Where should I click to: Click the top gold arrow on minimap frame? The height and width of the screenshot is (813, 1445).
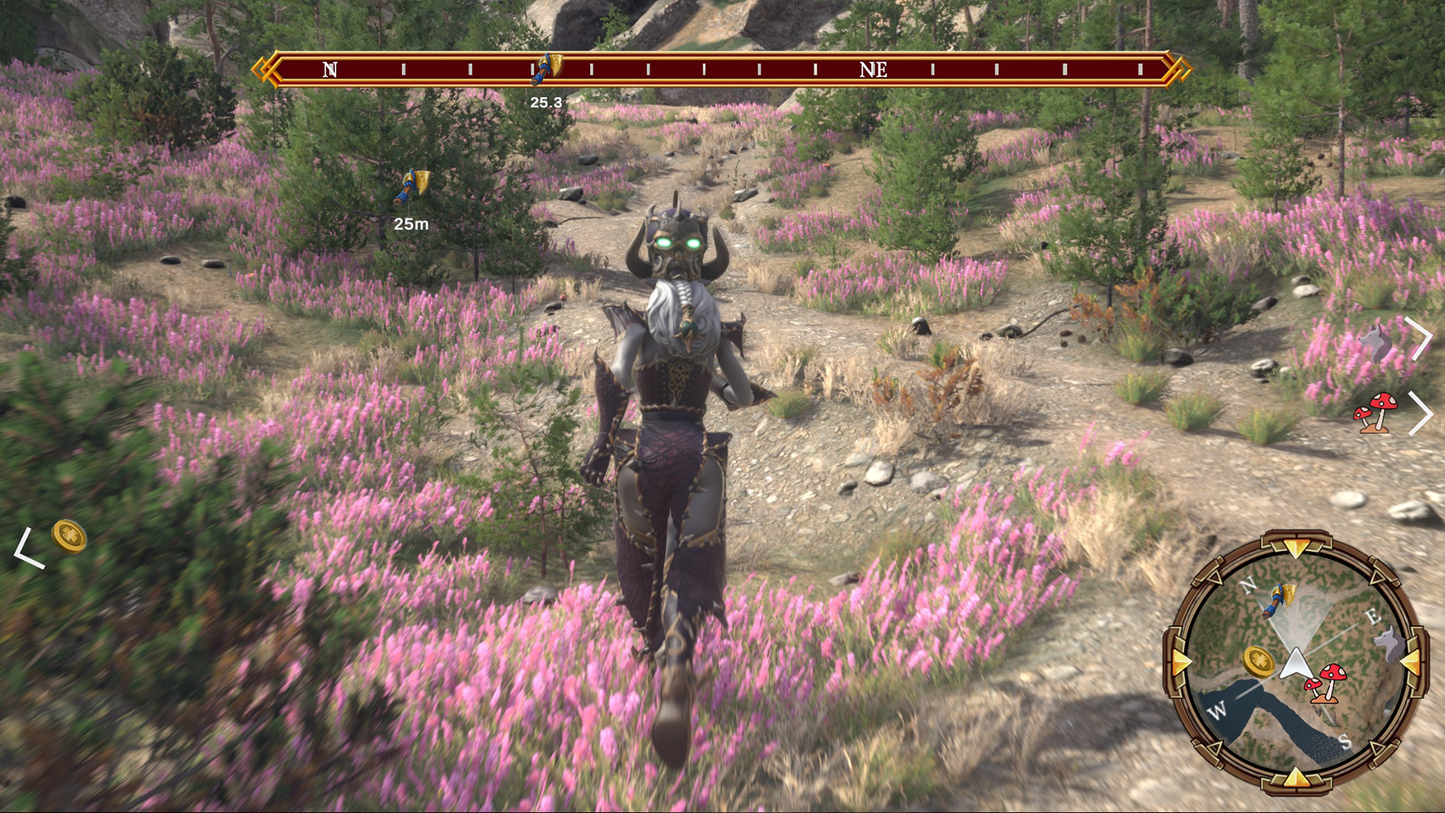coord(1297,547)
